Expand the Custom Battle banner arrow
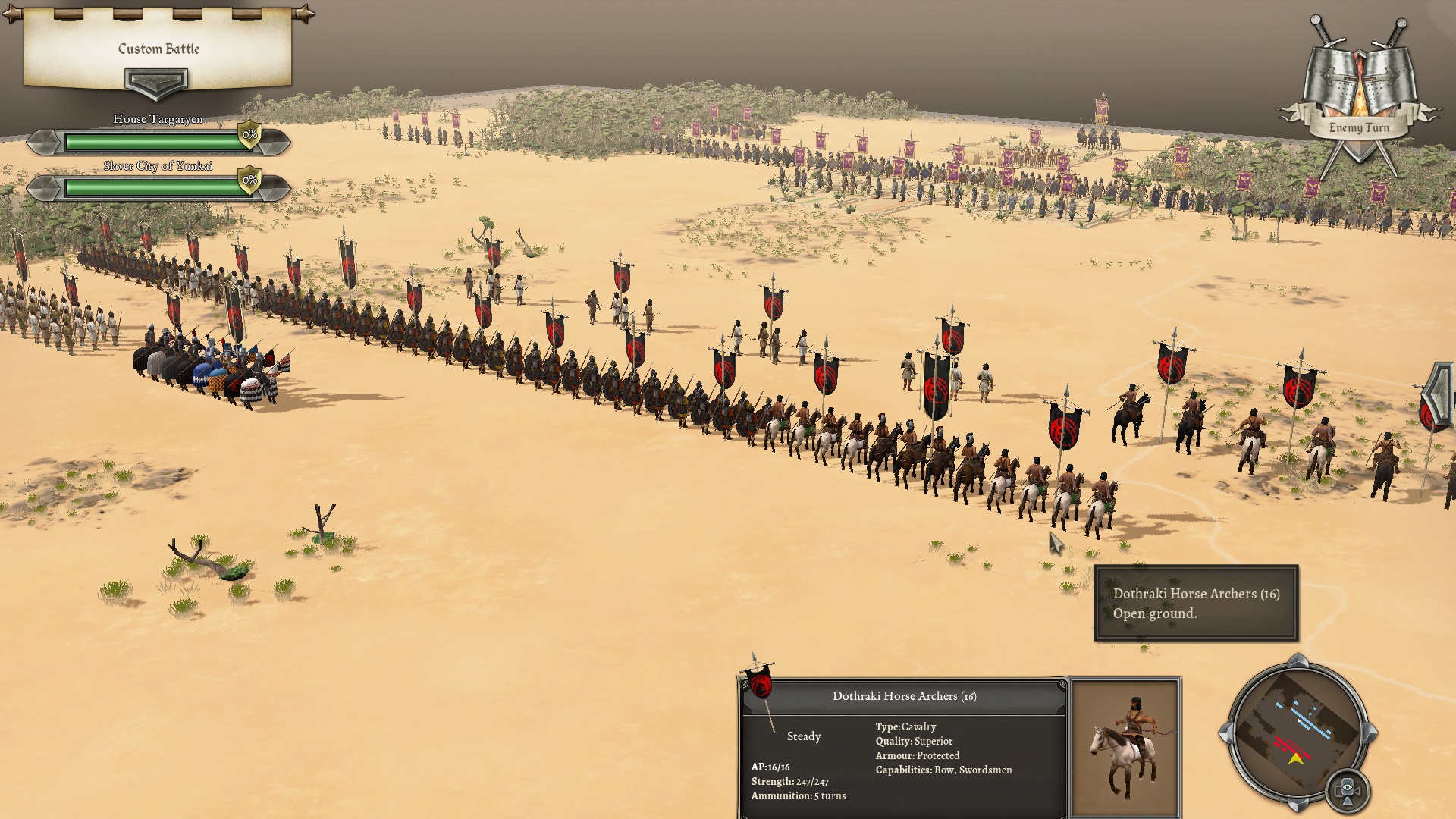1456x819 pixels. click(156, 82)
